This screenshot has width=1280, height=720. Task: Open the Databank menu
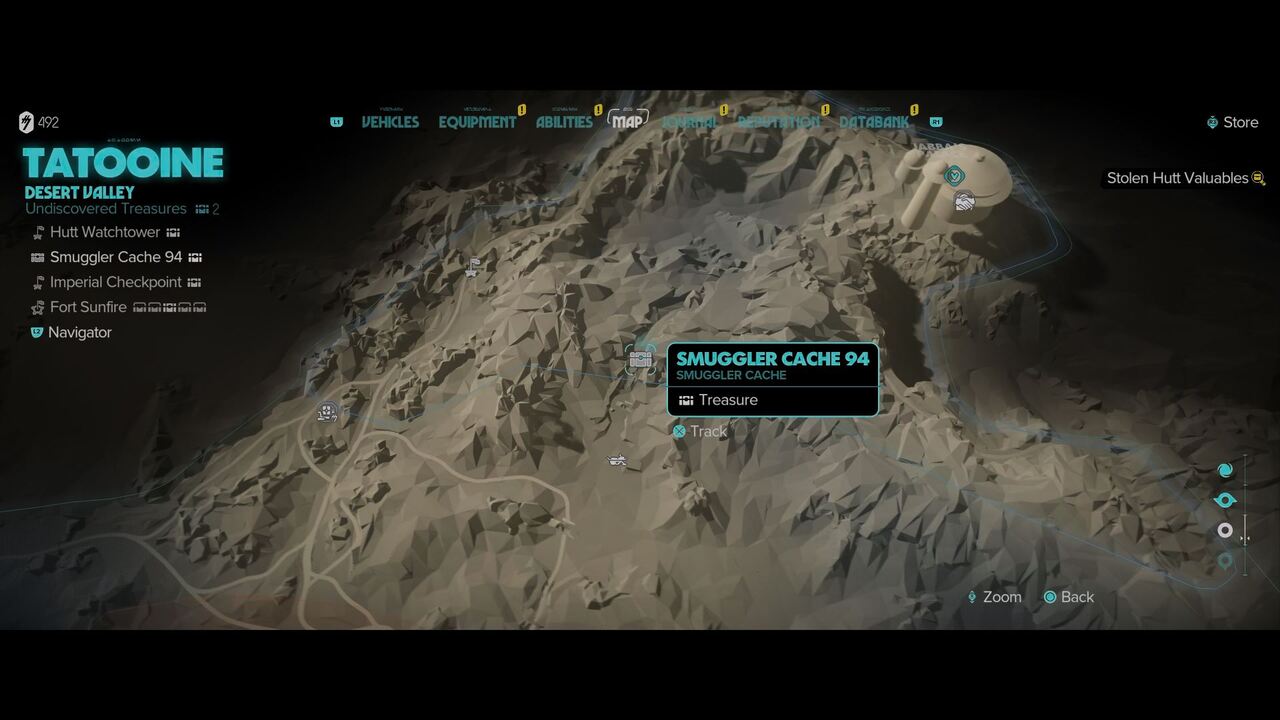pyautogui.click(x=873, y=121)
